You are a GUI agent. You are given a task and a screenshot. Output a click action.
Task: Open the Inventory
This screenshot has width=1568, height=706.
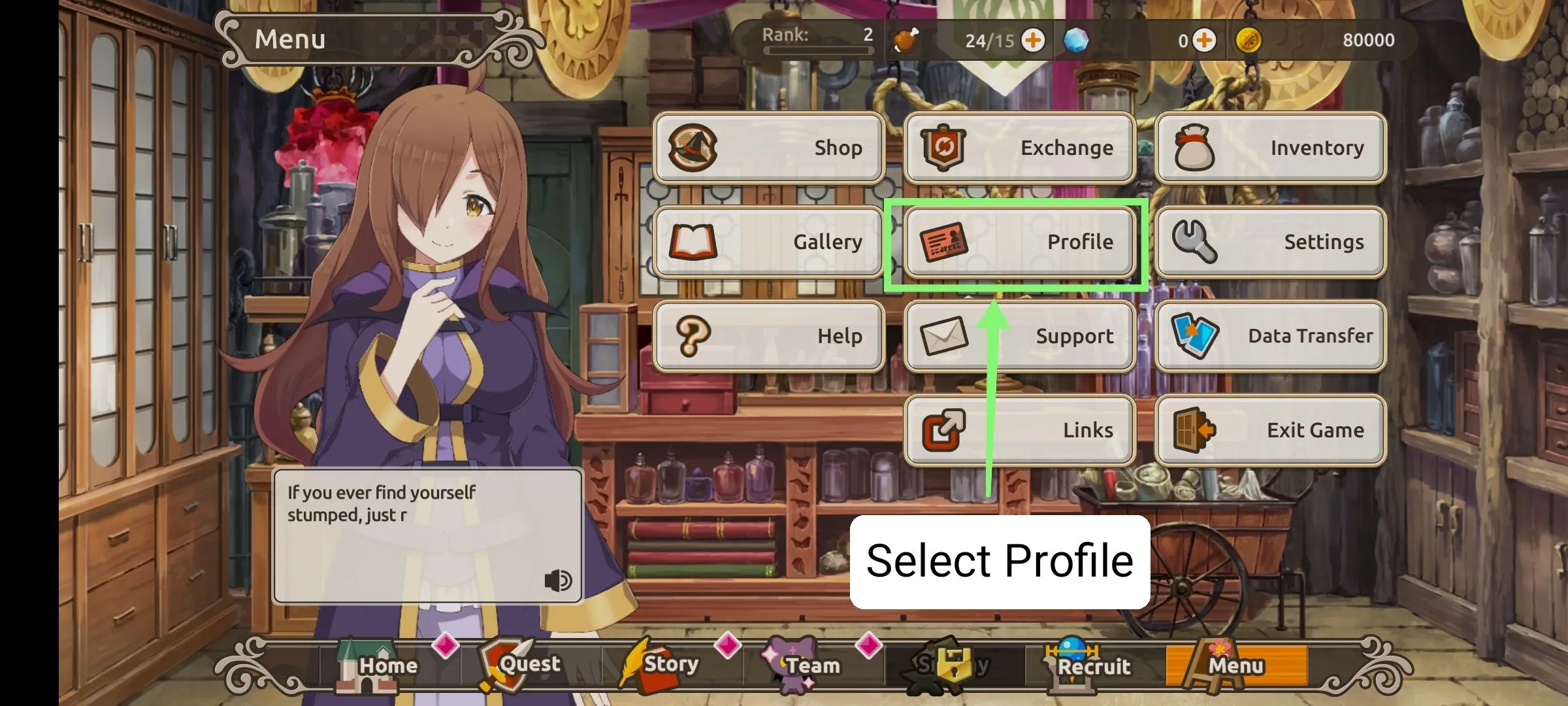click(x=1270, y=148)
